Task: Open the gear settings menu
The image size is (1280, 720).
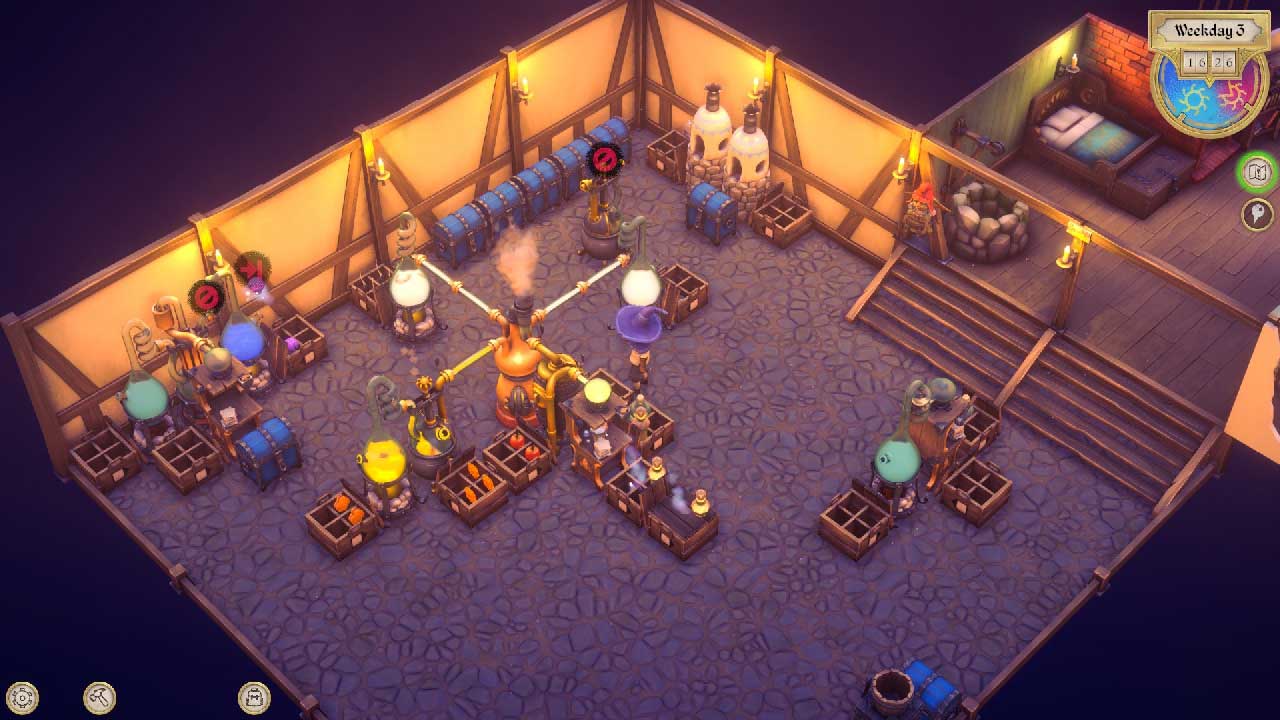Action: (22, 697)
